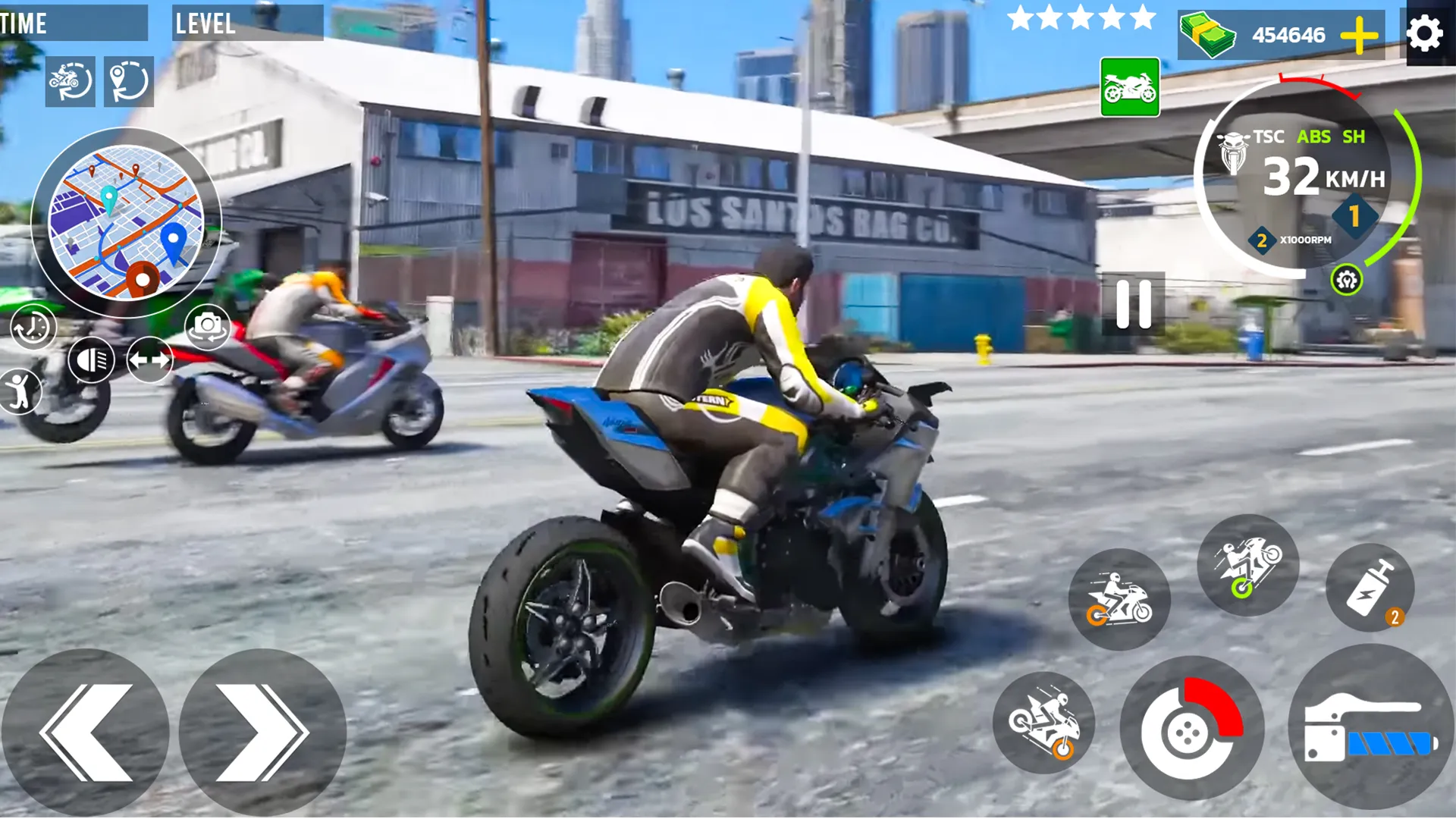The image size is (1456, 819).
Task: Enable the ABS indicator on the speedometer
Action: (x=1316, y=137)
